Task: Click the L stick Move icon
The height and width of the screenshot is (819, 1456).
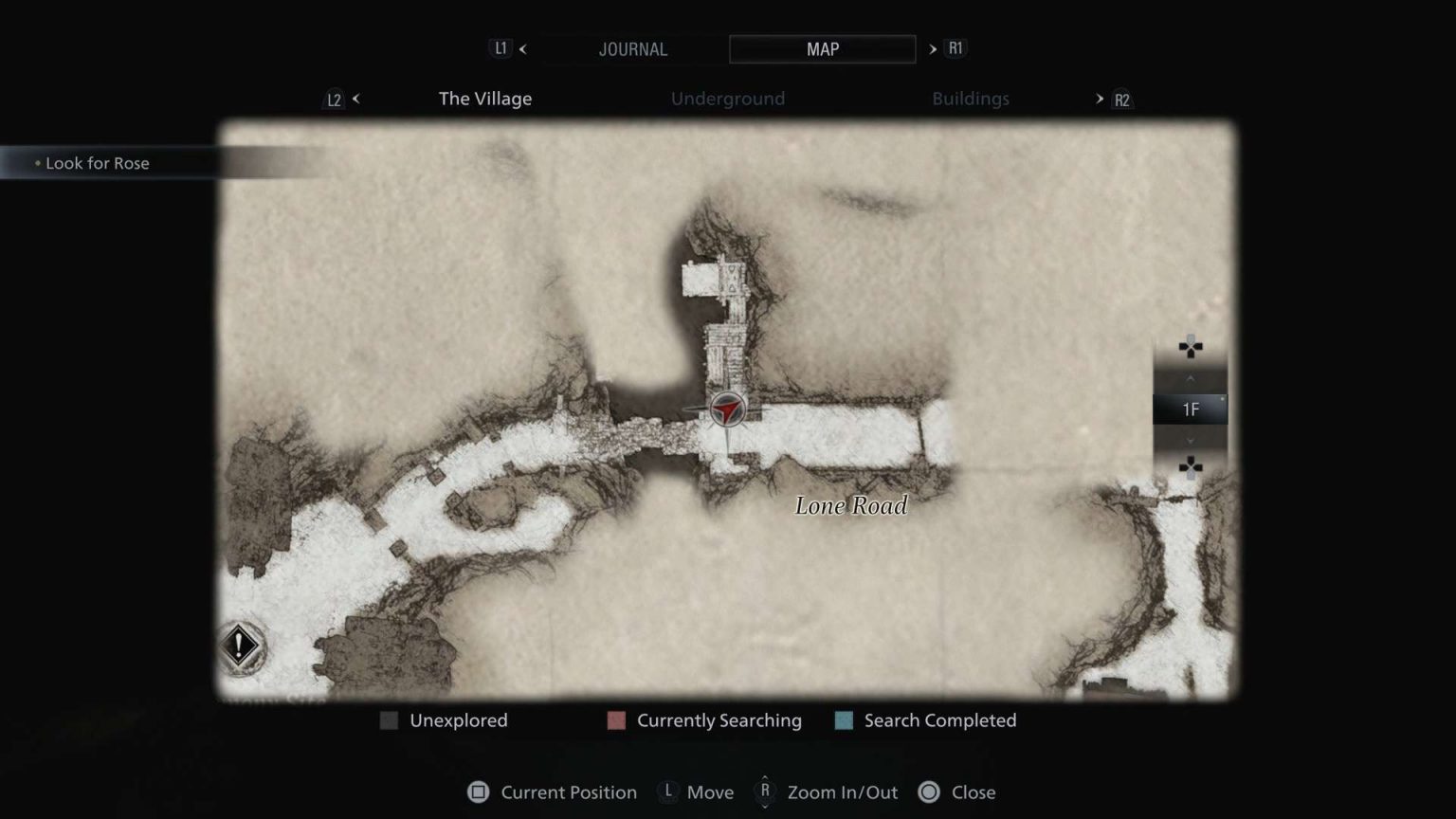Action: pyautogui.click(x=668, y=792)
